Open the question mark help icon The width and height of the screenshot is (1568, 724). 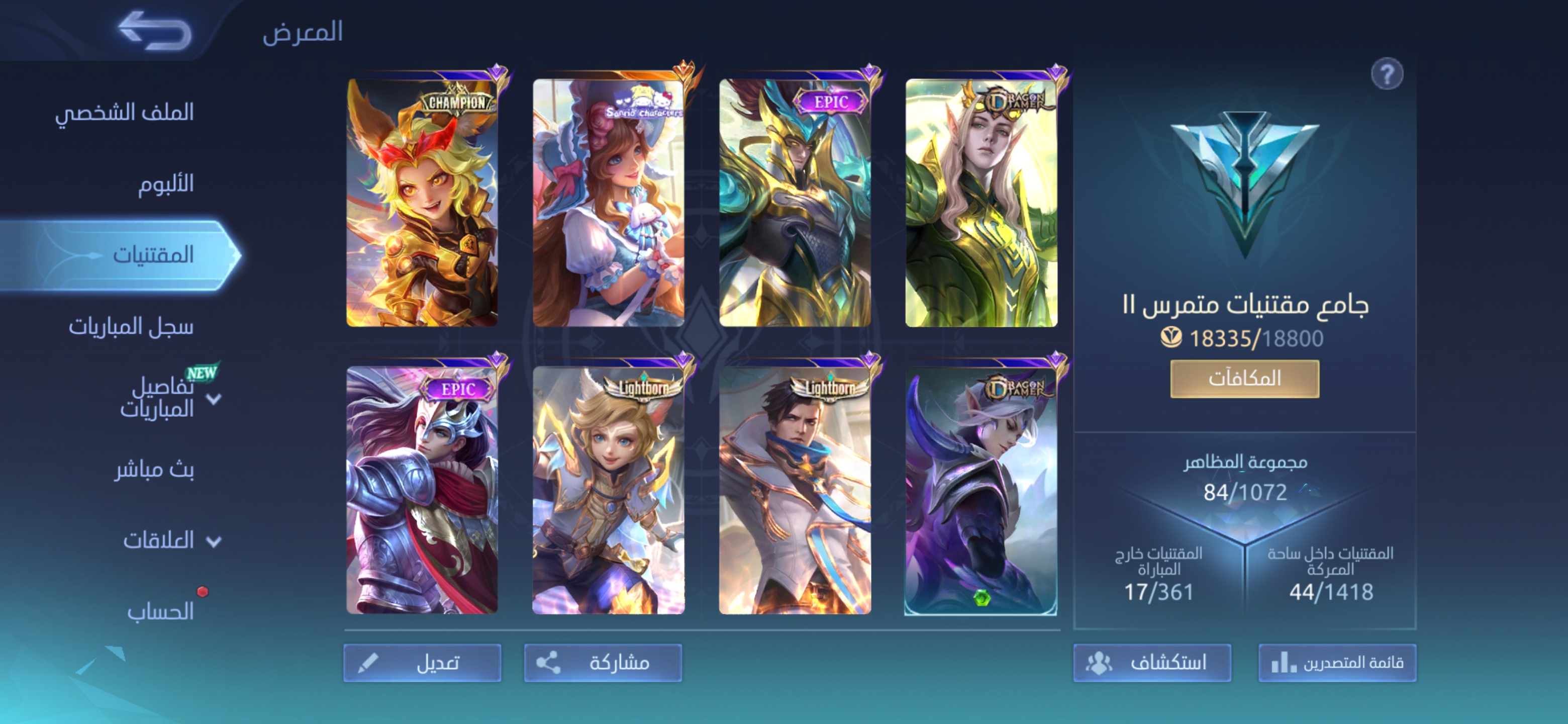point(1387,75)
